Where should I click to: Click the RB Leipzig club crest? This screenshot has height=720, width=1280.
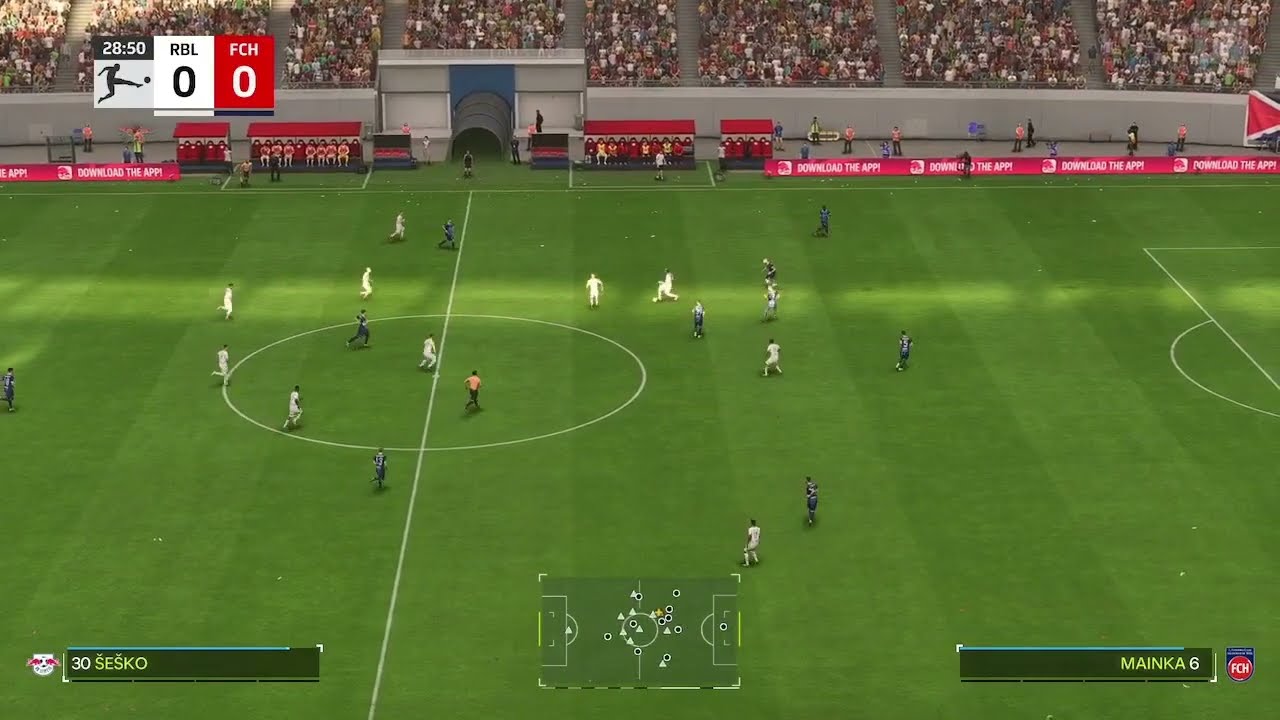(x=42, y=664)
